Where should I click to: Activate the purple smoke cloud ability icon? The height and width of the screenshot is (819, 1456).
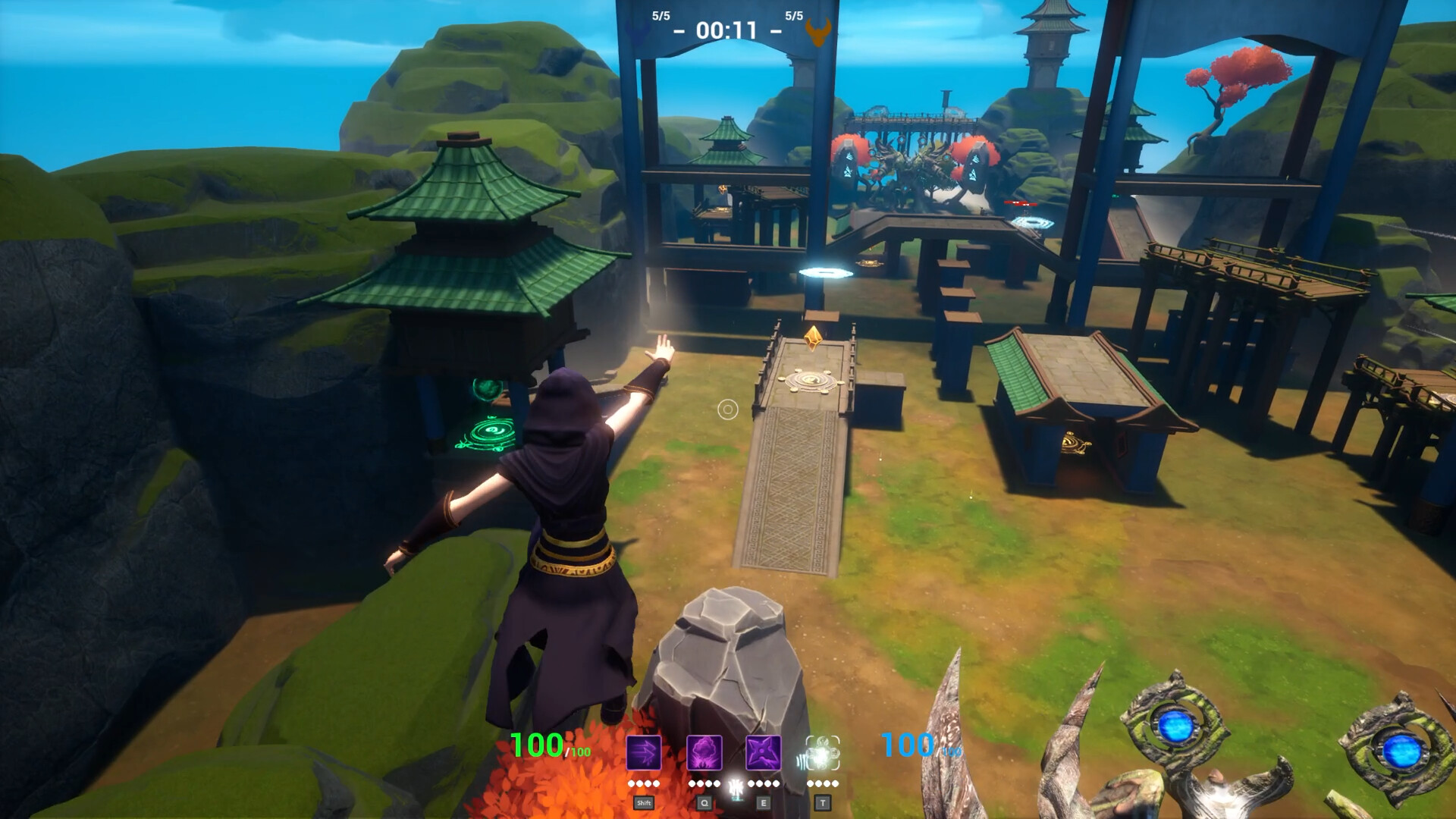704,753
